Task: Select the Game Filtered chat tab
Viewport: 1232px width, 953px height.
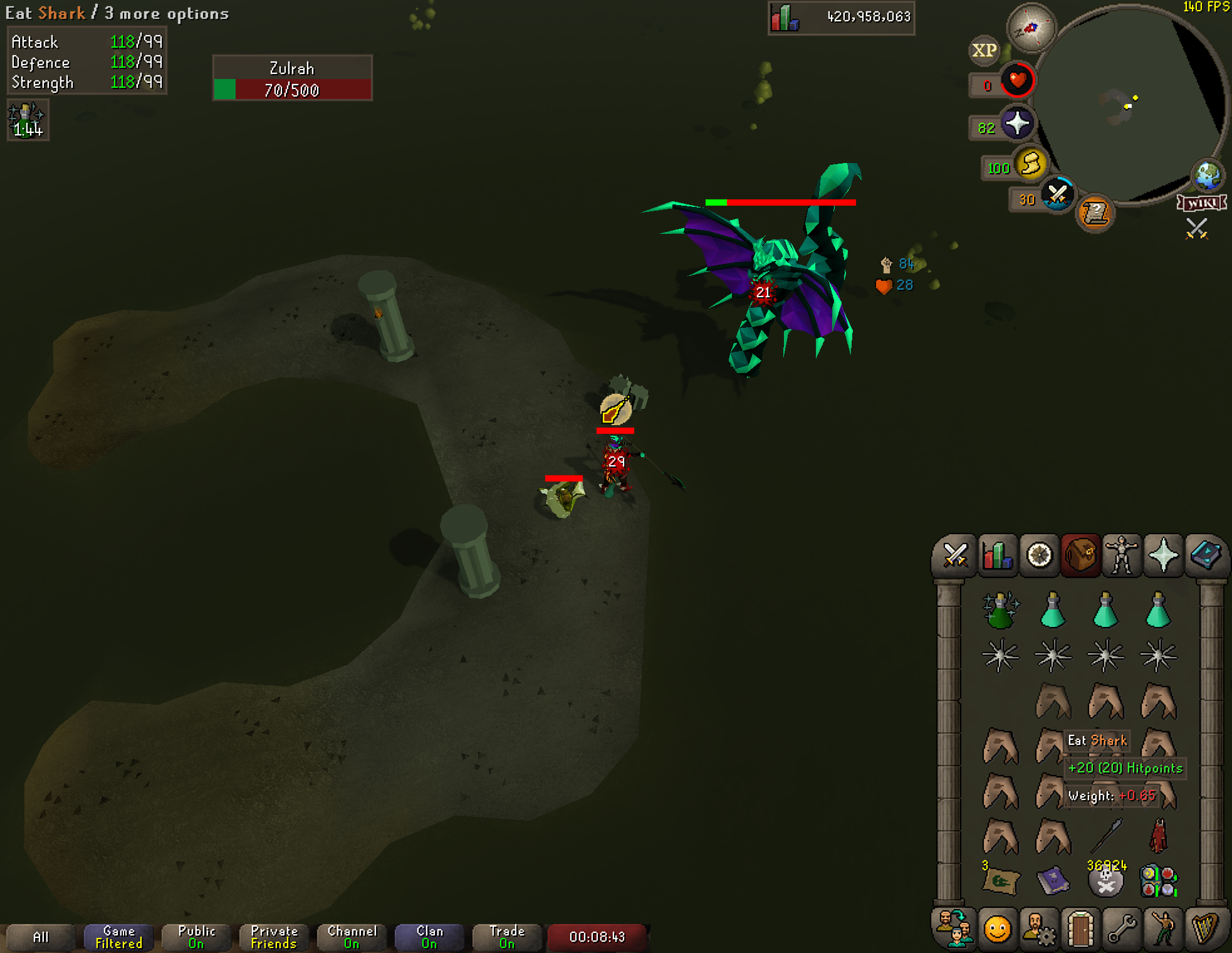Action: [x=118, y=937]
